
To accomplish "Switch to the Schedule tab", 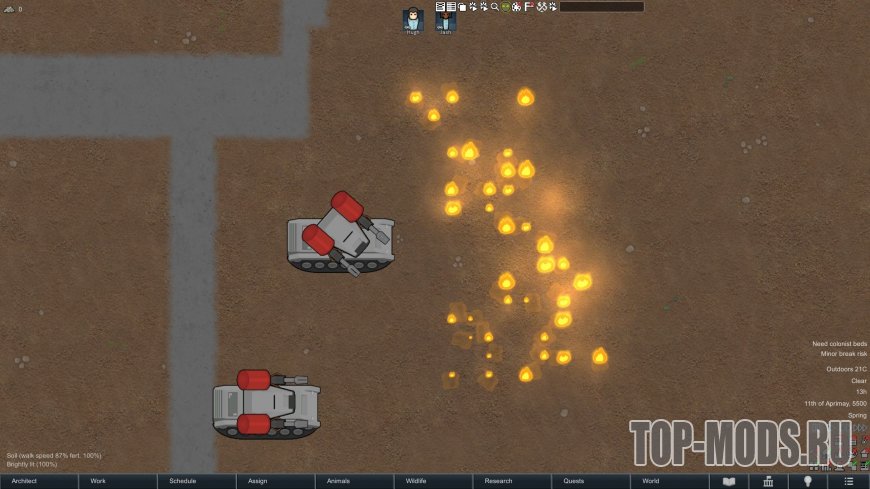I will (x=197, y=481).
